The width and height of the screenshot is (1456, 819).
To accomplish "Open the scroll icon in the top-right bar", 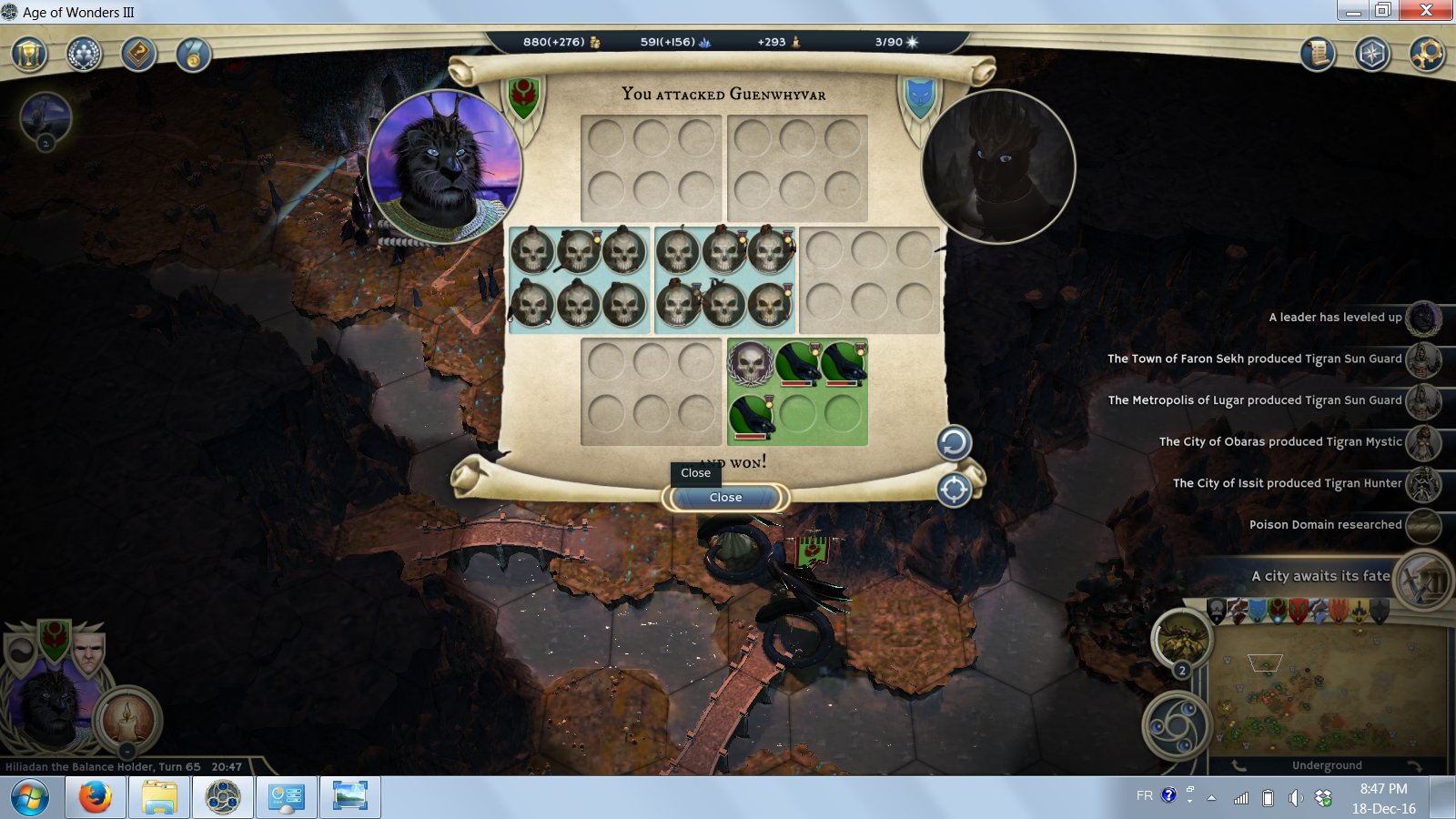I will tap(1317, 55).
